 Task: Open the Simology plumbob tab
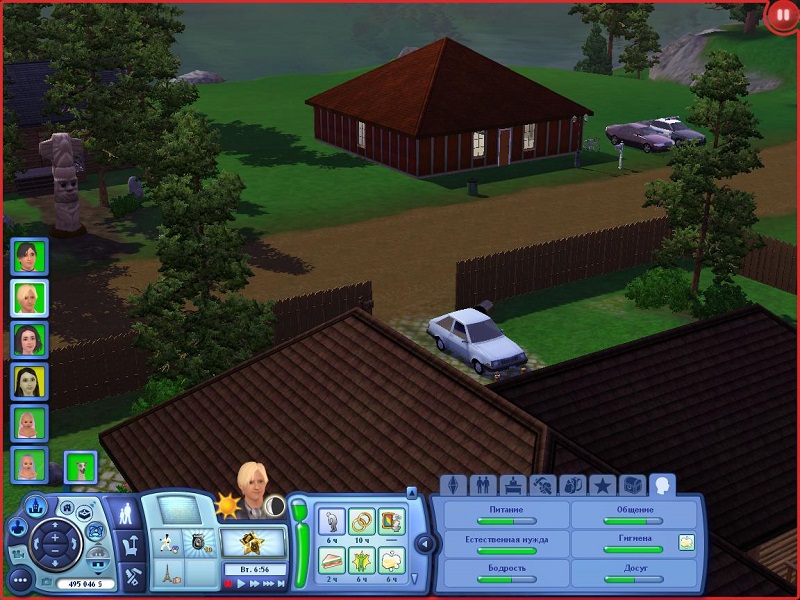pyautogui.click(x=453, y=486)
